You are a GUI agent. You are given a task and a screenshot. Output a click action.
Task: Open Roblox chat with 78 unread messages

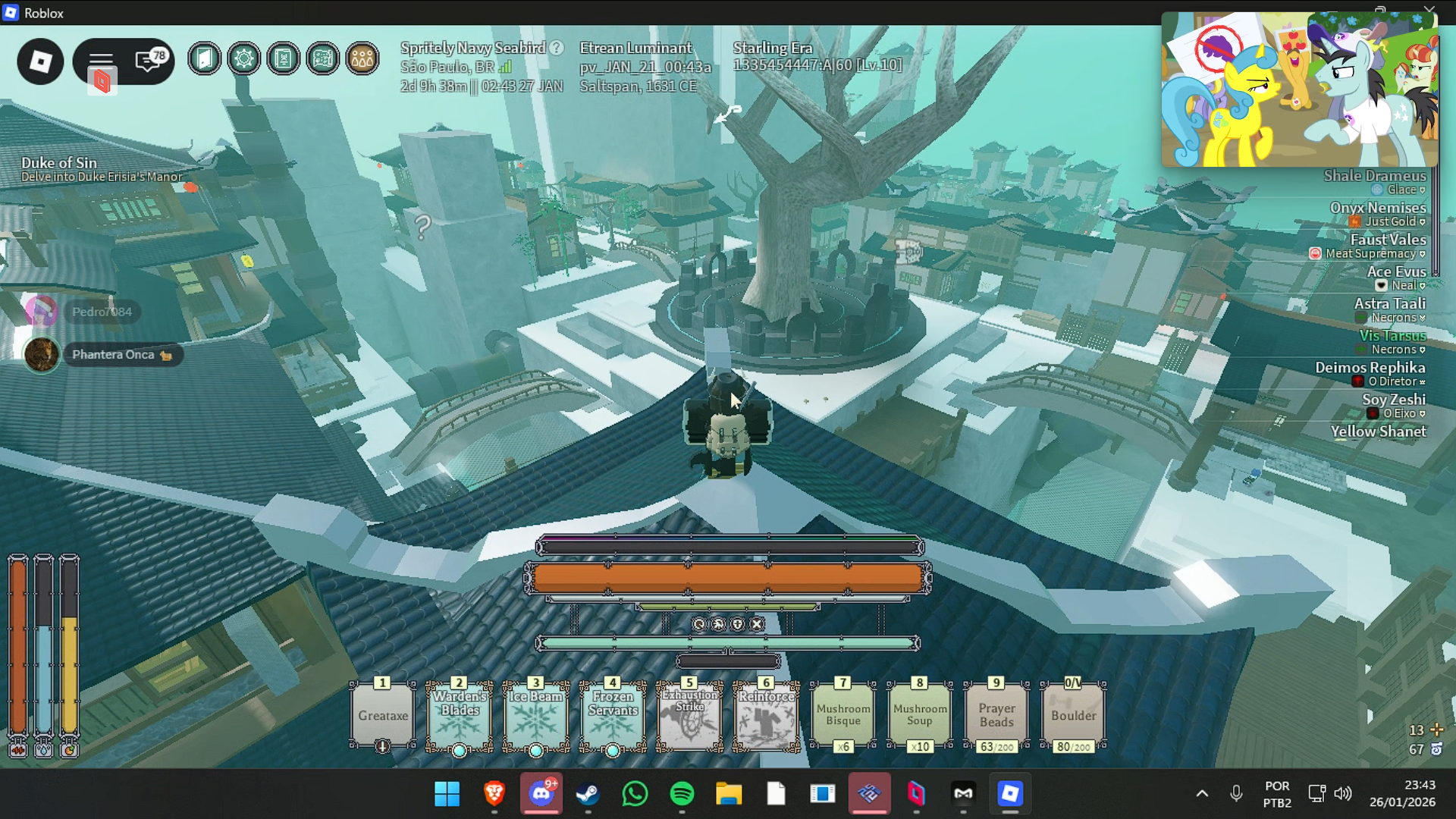click(x=149, y=61)
